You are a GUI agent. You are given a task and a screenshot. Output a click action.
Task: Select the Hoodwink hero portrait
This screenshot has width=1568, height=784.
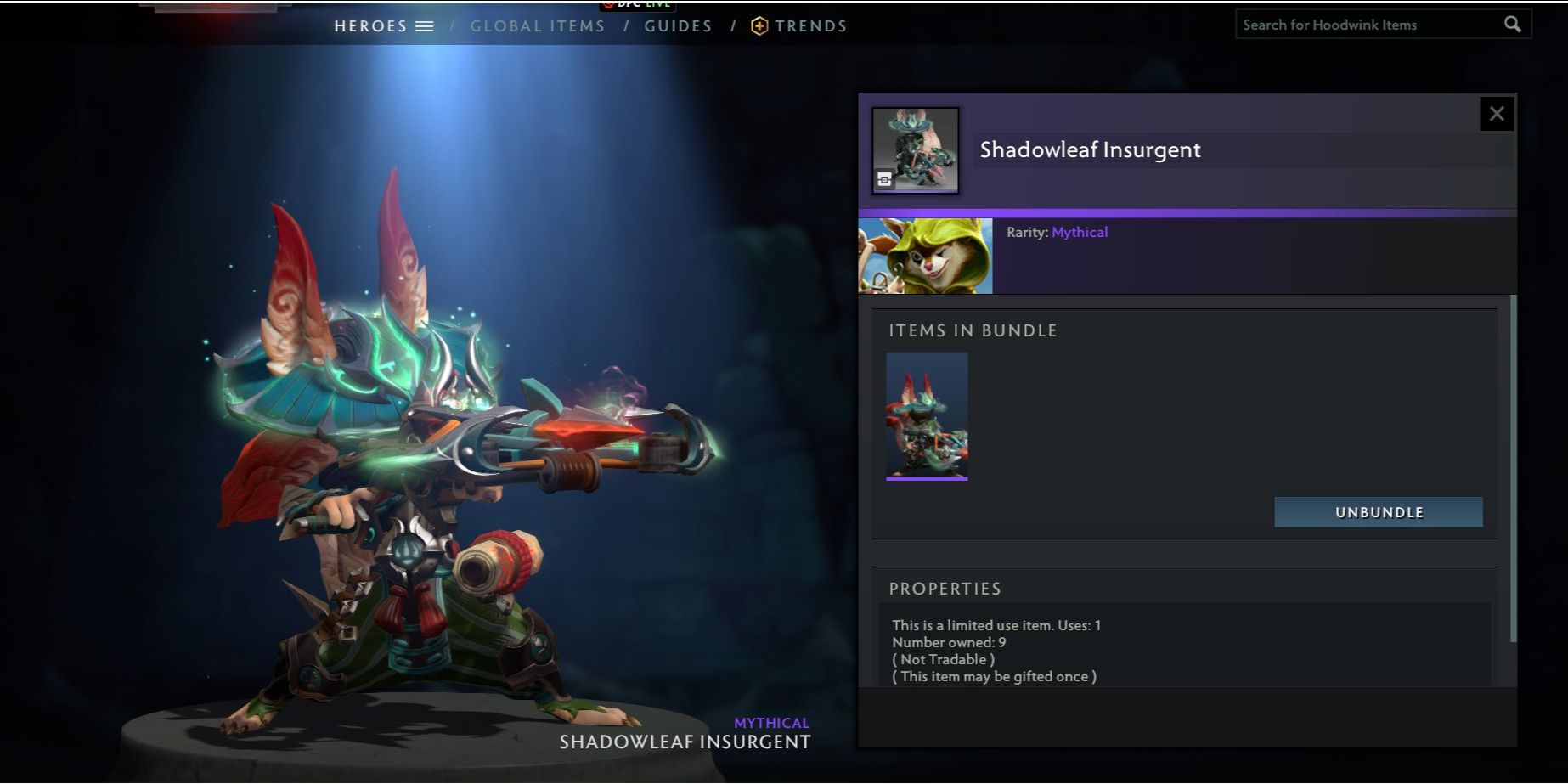pyautogui.click(x=925, y=256)
